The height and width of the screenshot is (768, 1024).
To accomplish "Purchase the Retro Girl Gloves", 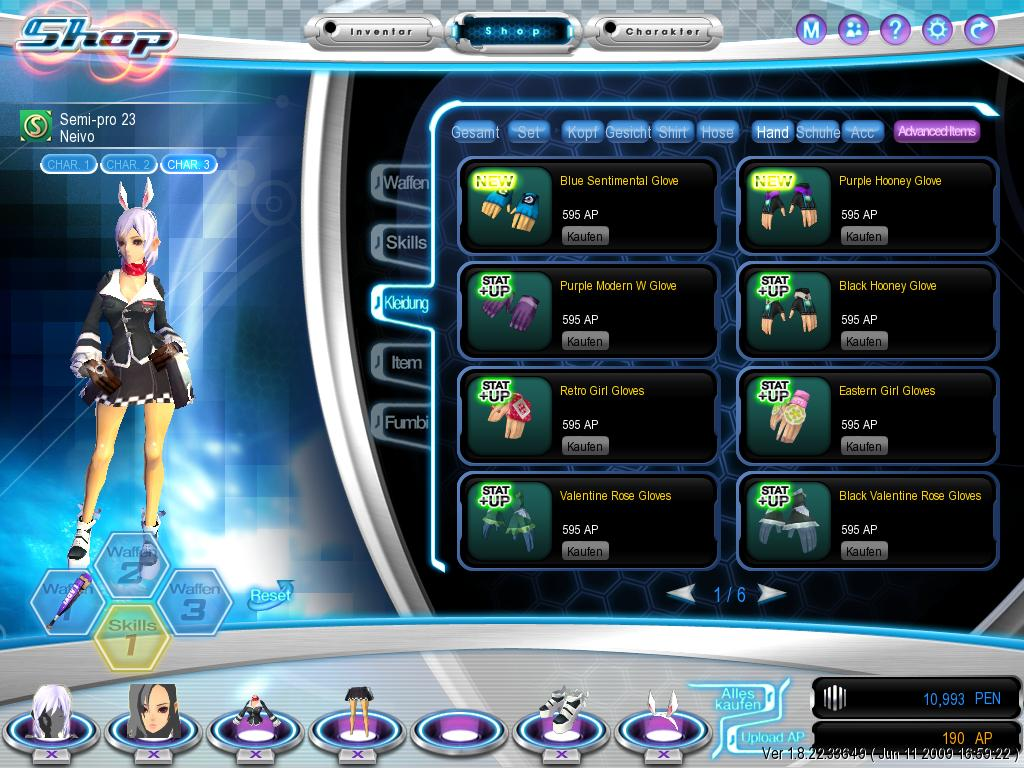I will [585, 447].
